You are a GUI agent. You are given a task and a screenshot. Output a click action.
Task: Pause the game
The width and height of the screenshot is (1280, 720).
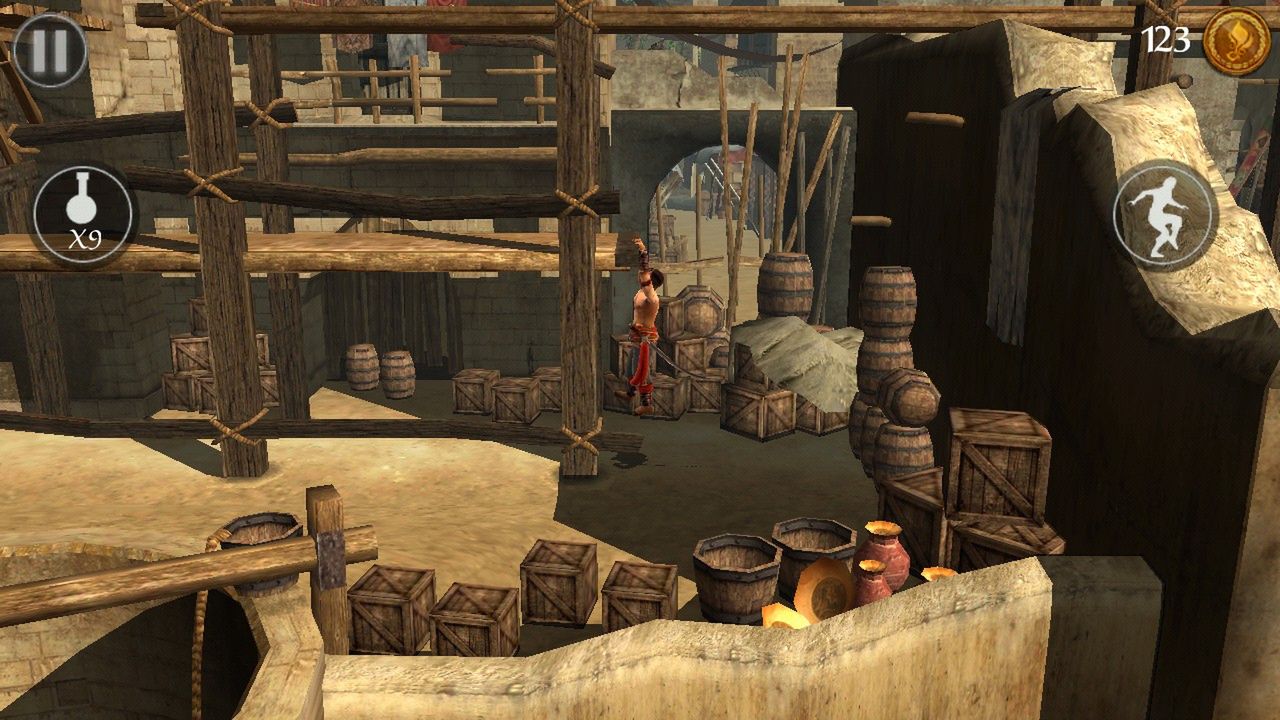coord(50,51)
